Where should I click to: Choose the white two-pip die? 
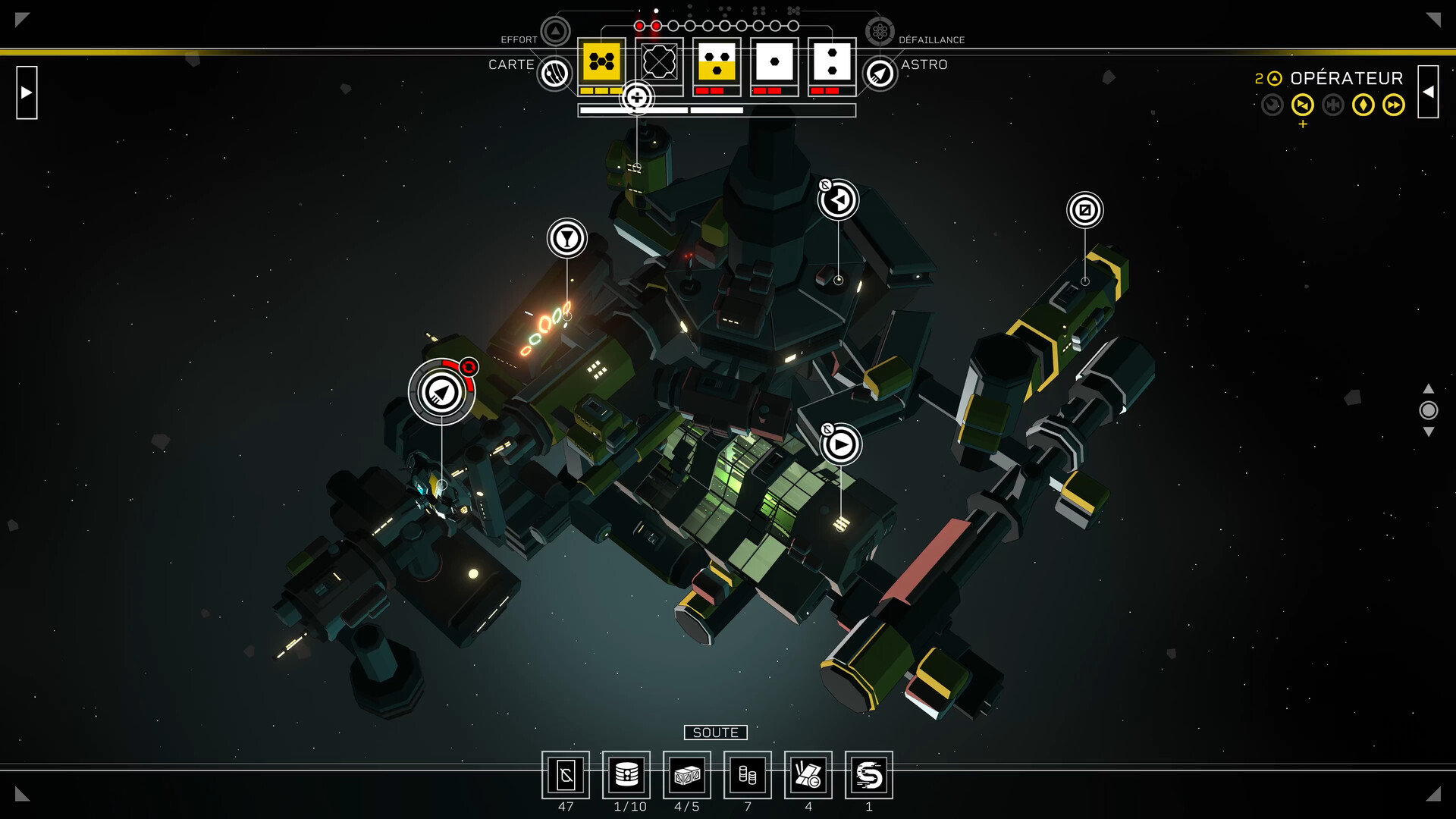click(832, 62)
